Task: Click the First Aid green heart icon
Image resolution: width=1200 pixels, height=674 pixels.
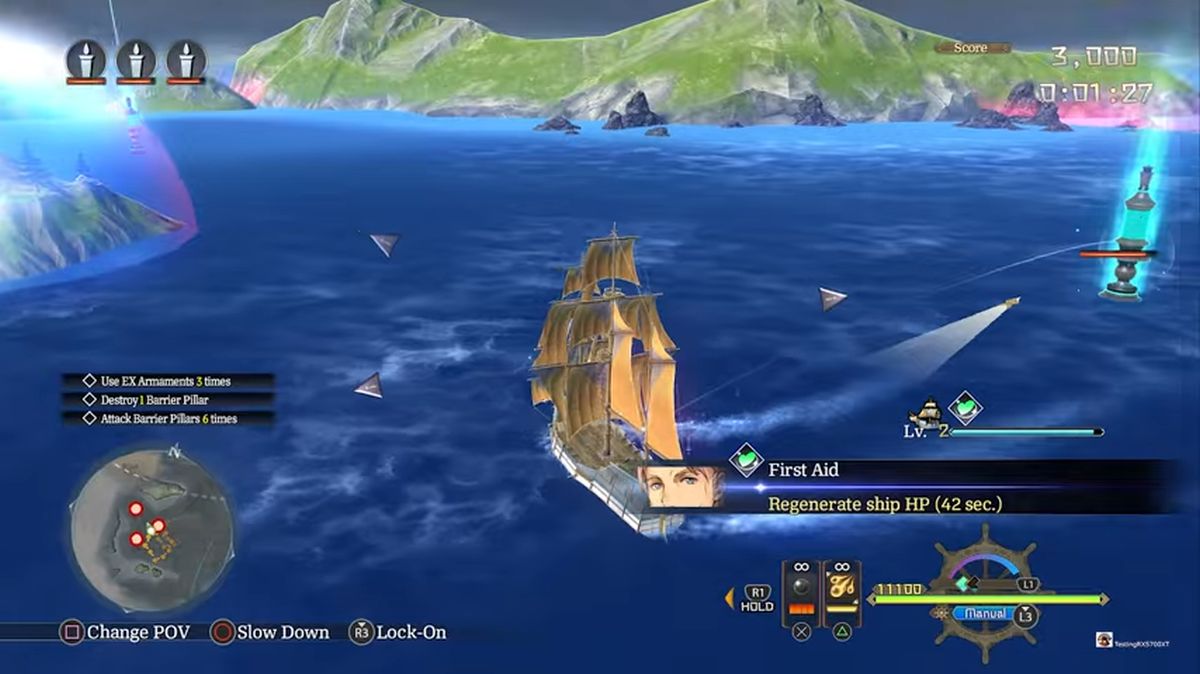Action: coord(745,460)
